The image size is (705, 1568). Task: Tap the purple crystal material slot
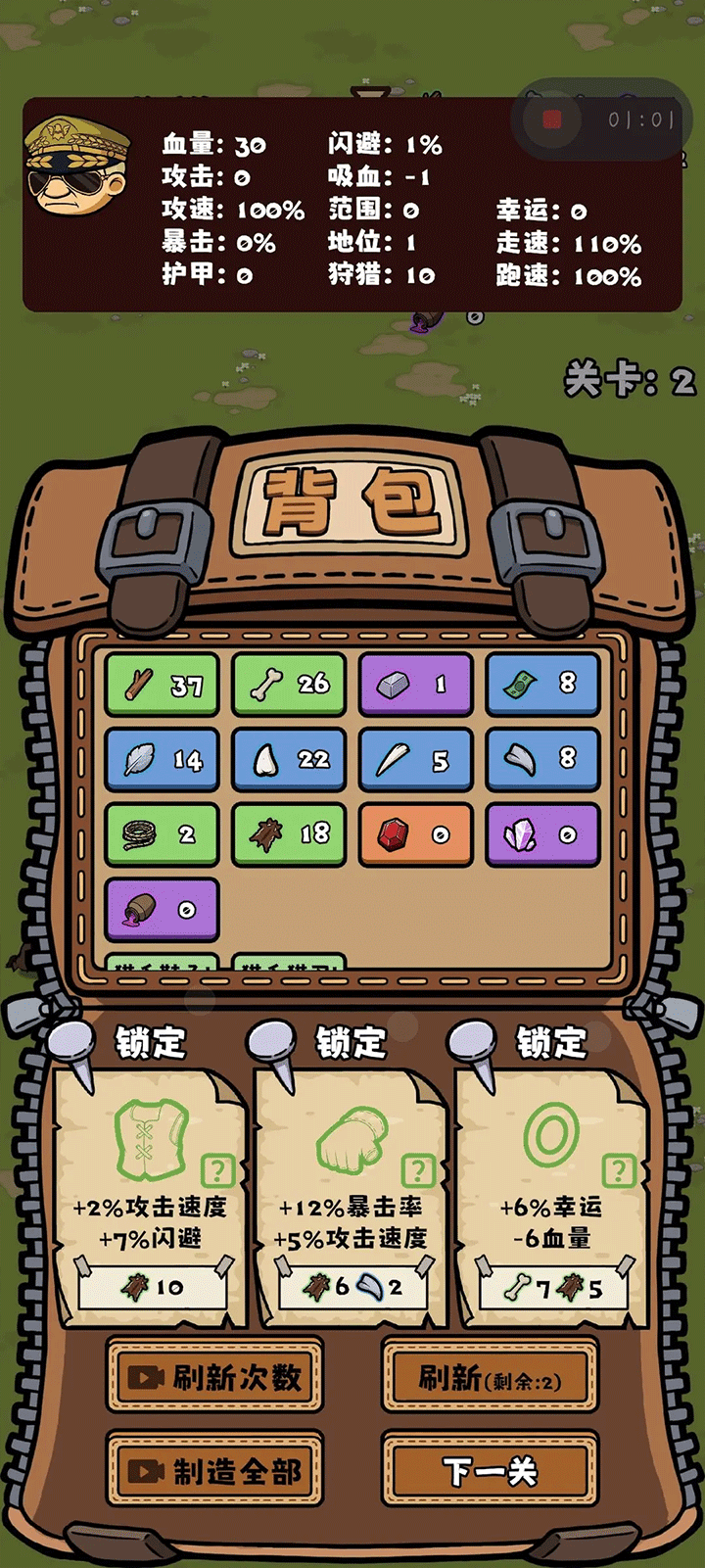pyautogui.click(x=542, y=834)
